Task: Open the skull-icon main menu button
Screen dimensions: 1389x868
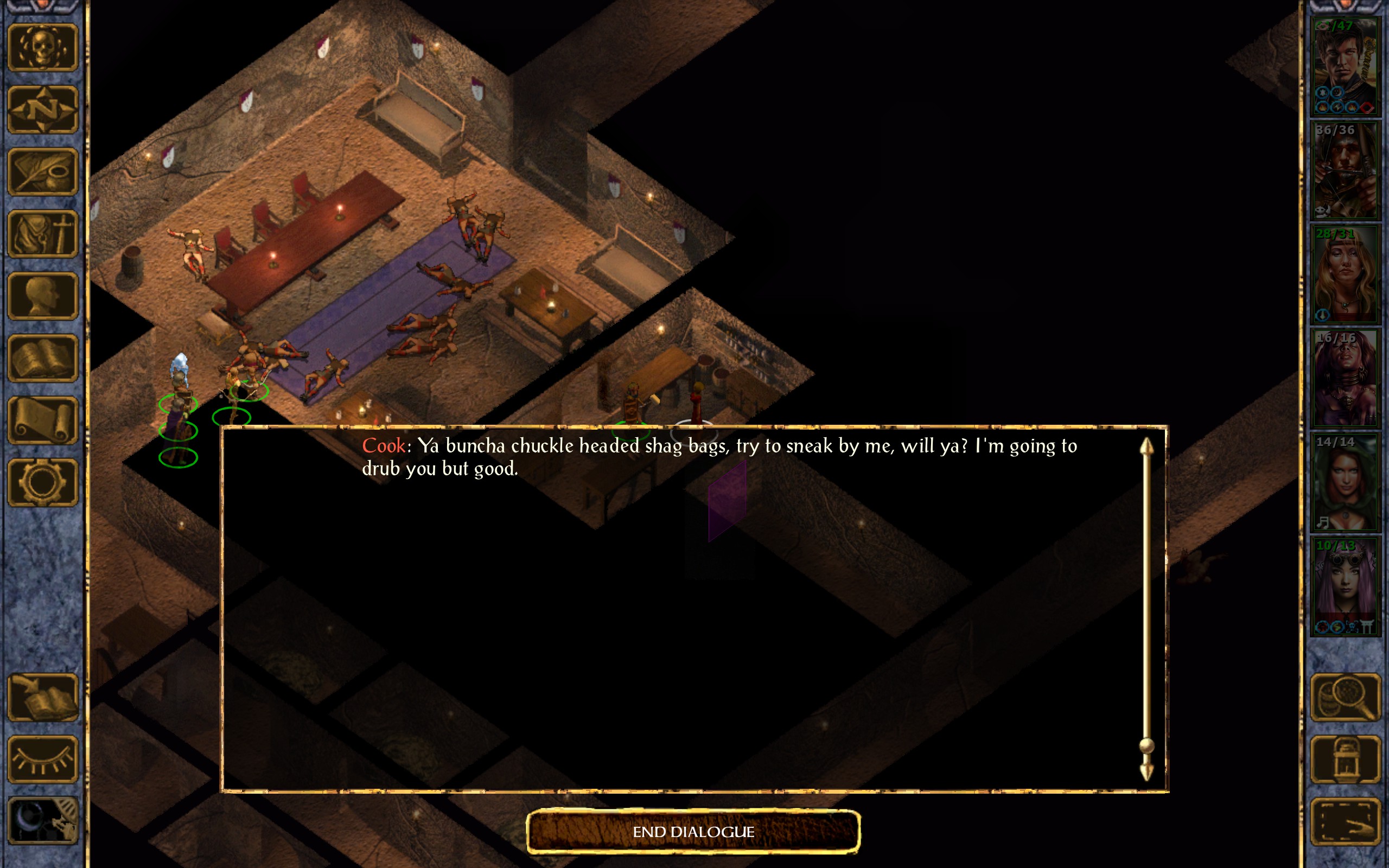Action: pos(43,48)
